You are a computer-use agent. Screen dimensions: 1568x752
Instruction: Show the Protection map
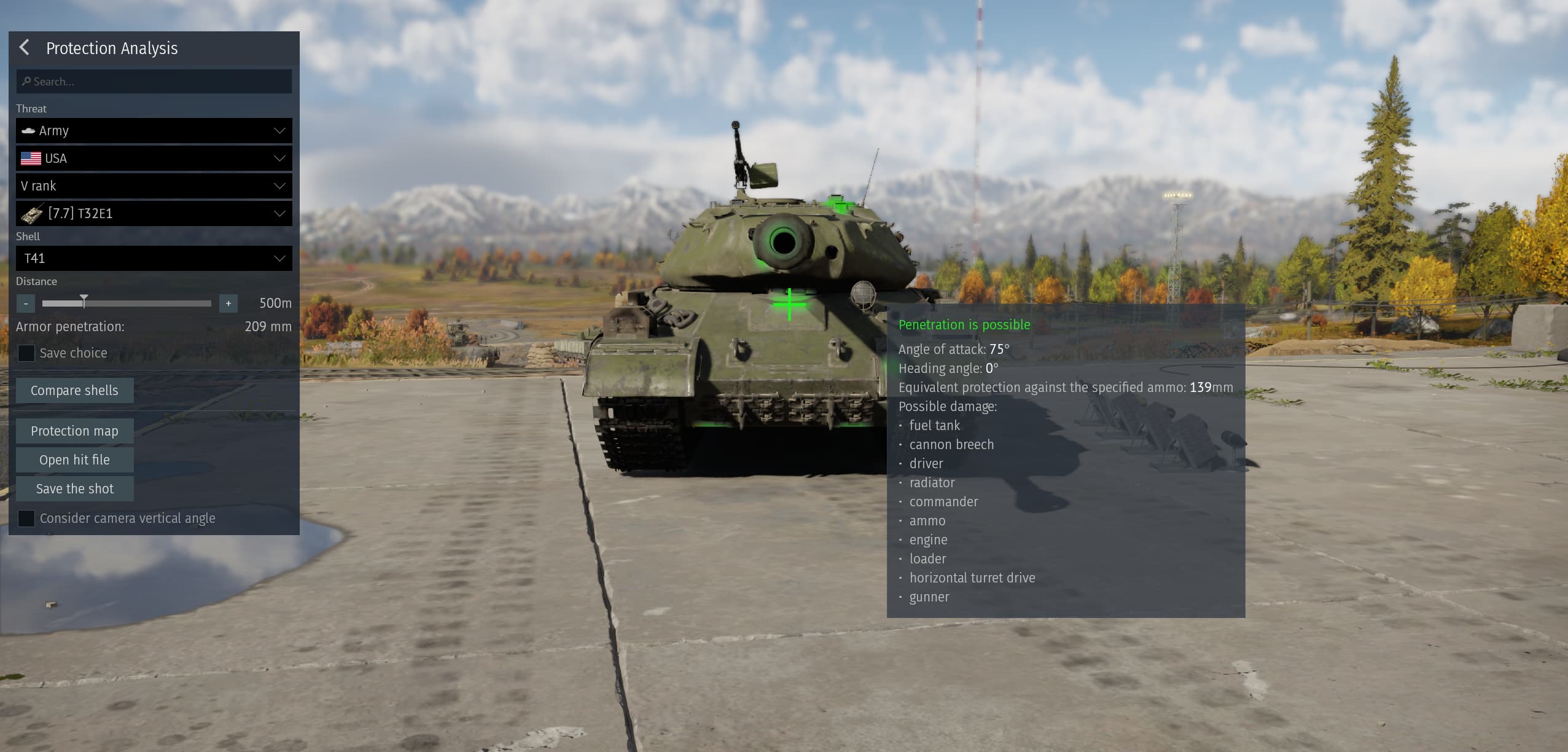click(x=74, y=431)
